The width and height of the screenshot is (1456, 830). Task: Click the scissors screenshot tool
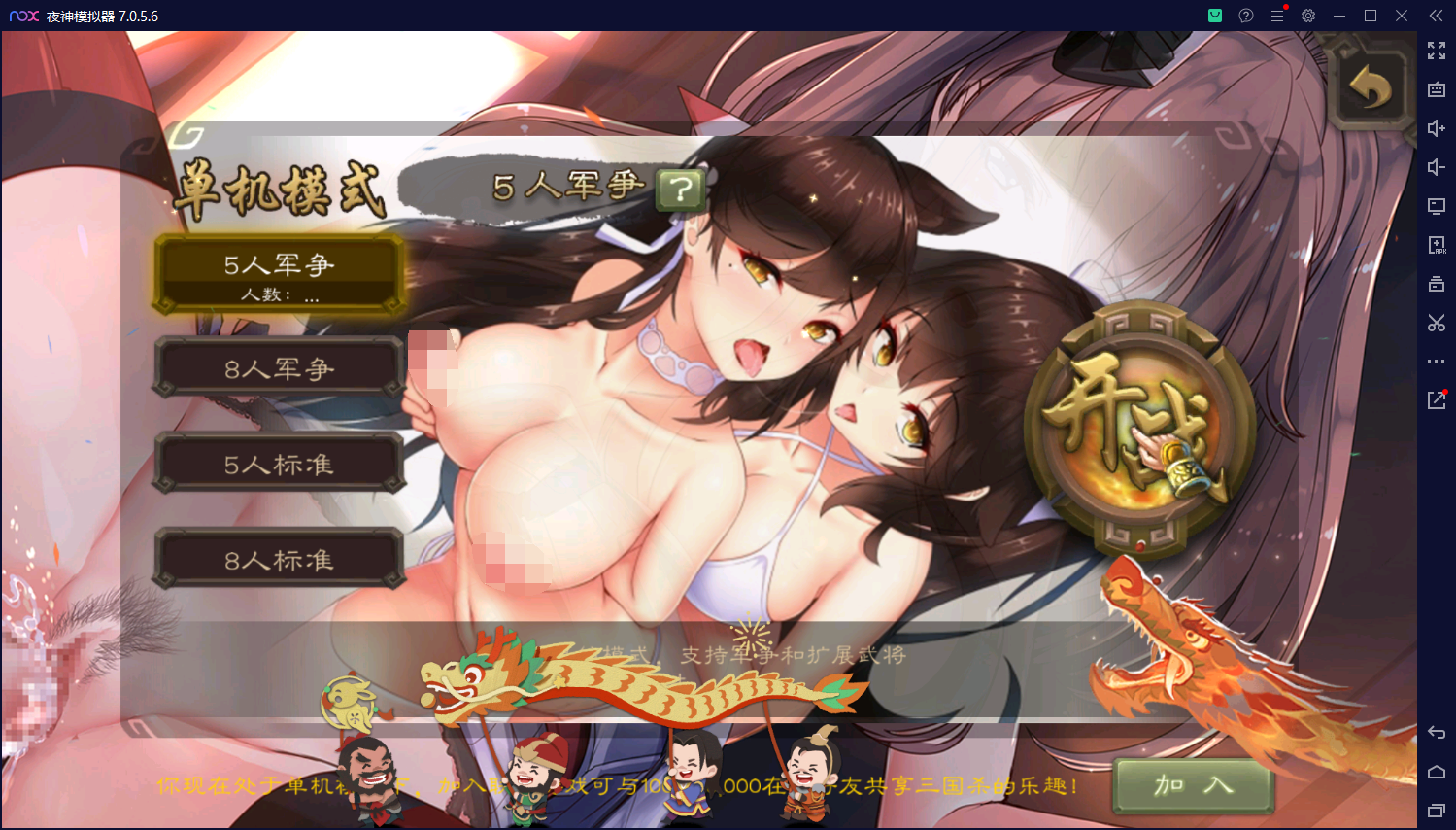click(1437, 323)
